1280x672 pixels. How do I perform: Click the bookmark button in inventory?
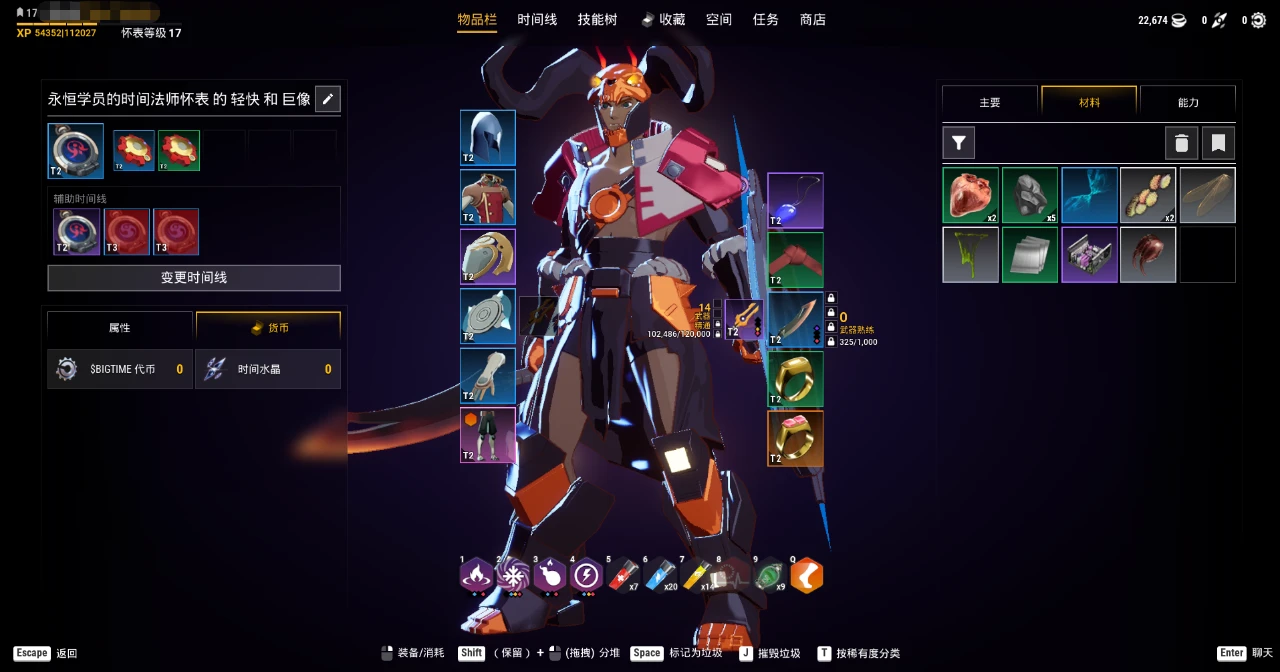[1219, 143]
